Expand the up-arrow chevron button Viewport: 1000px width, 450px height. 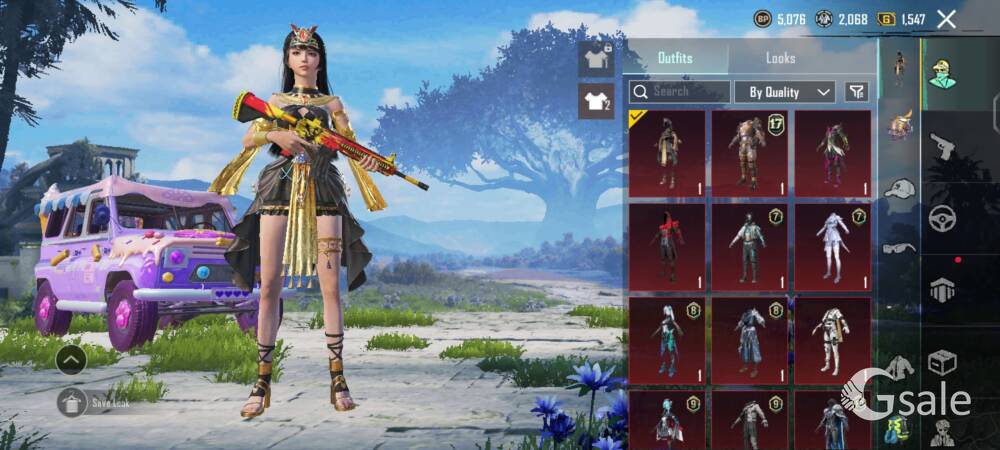70,359
